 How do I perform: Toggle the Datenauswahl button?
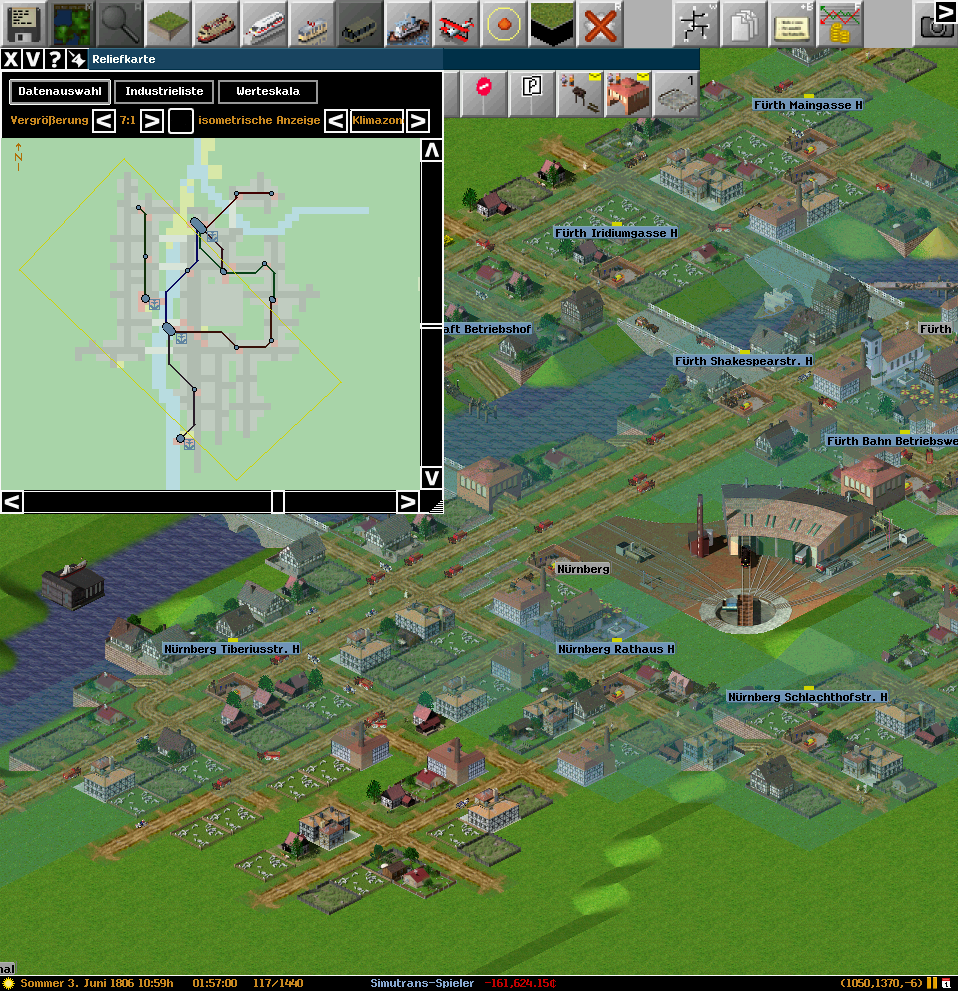[x=60, y=92]
